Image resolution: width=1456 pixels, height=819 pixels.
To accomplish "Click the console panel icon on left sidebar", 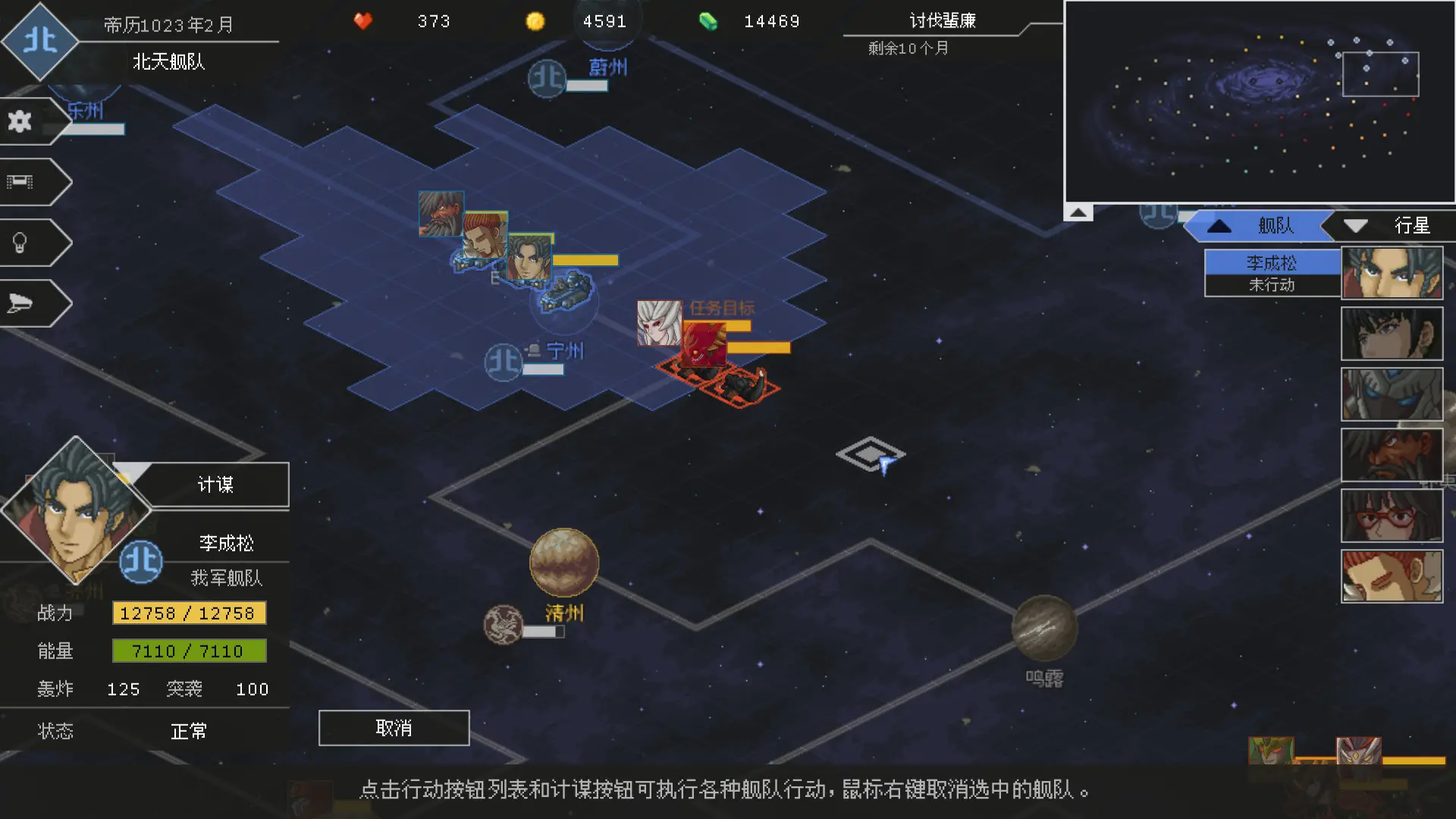I will [x=20, y=180].
